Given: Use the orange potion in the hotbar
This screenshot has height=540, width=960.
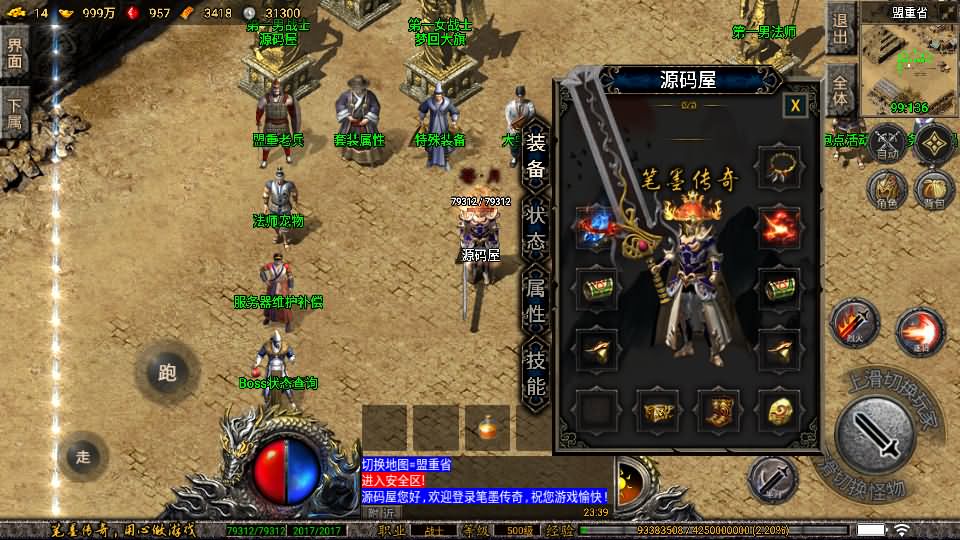Looking at the screenshot, I should [488, 427].
